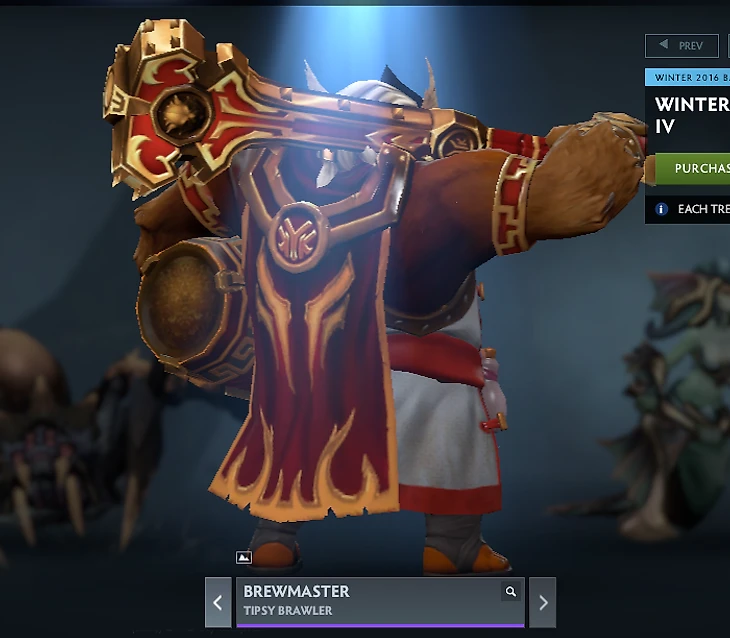
Task: Click the small picture icon above Brewmaster
Action: [244, 558]
